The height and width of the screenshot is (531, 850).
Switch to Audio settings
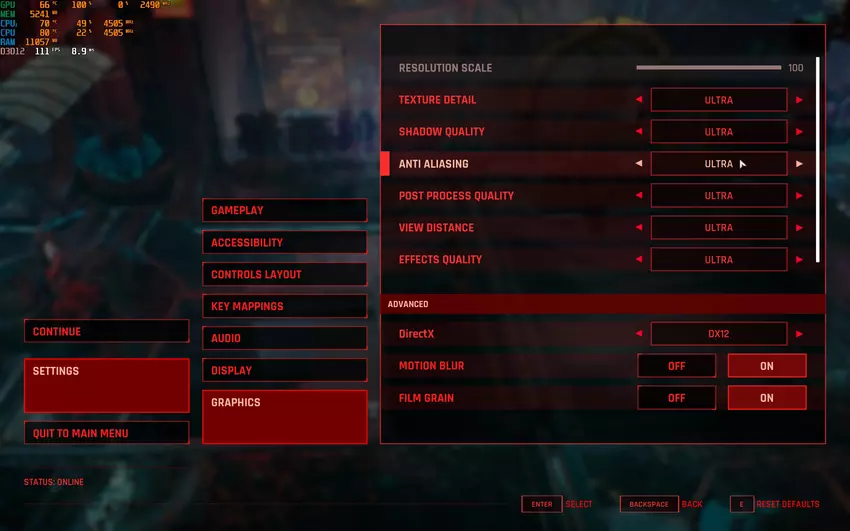point(284,338)
